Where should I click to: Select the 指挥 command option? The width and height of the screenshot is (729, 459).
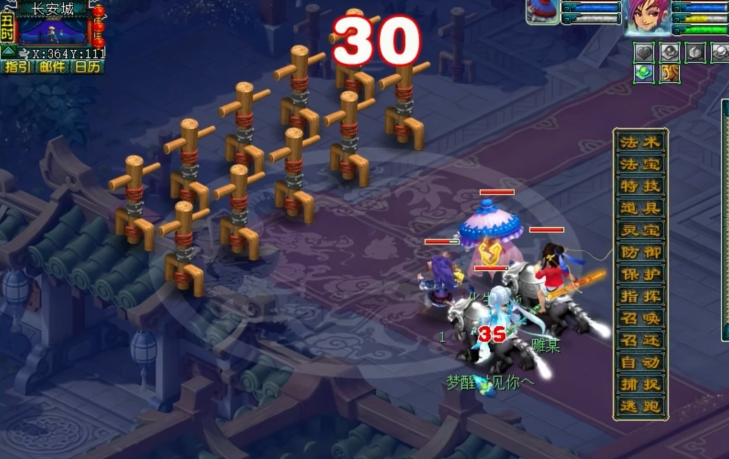click(x=641, y=296)
